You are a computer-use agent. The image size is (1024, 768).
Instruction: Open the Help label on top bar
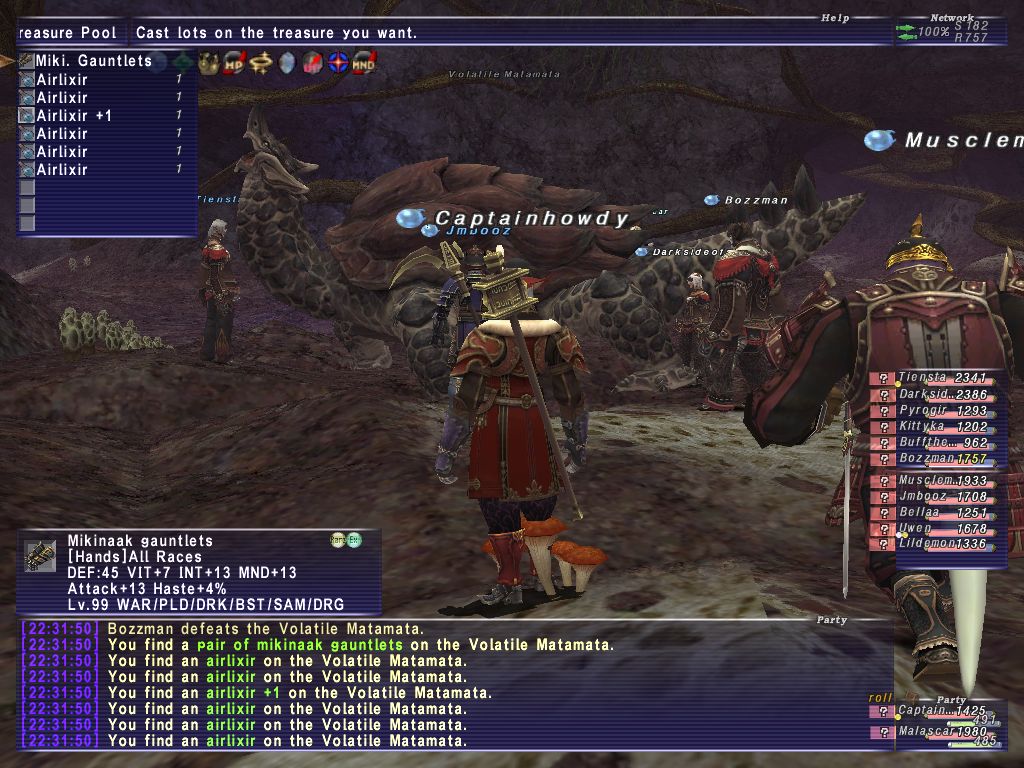click(834, 18)
